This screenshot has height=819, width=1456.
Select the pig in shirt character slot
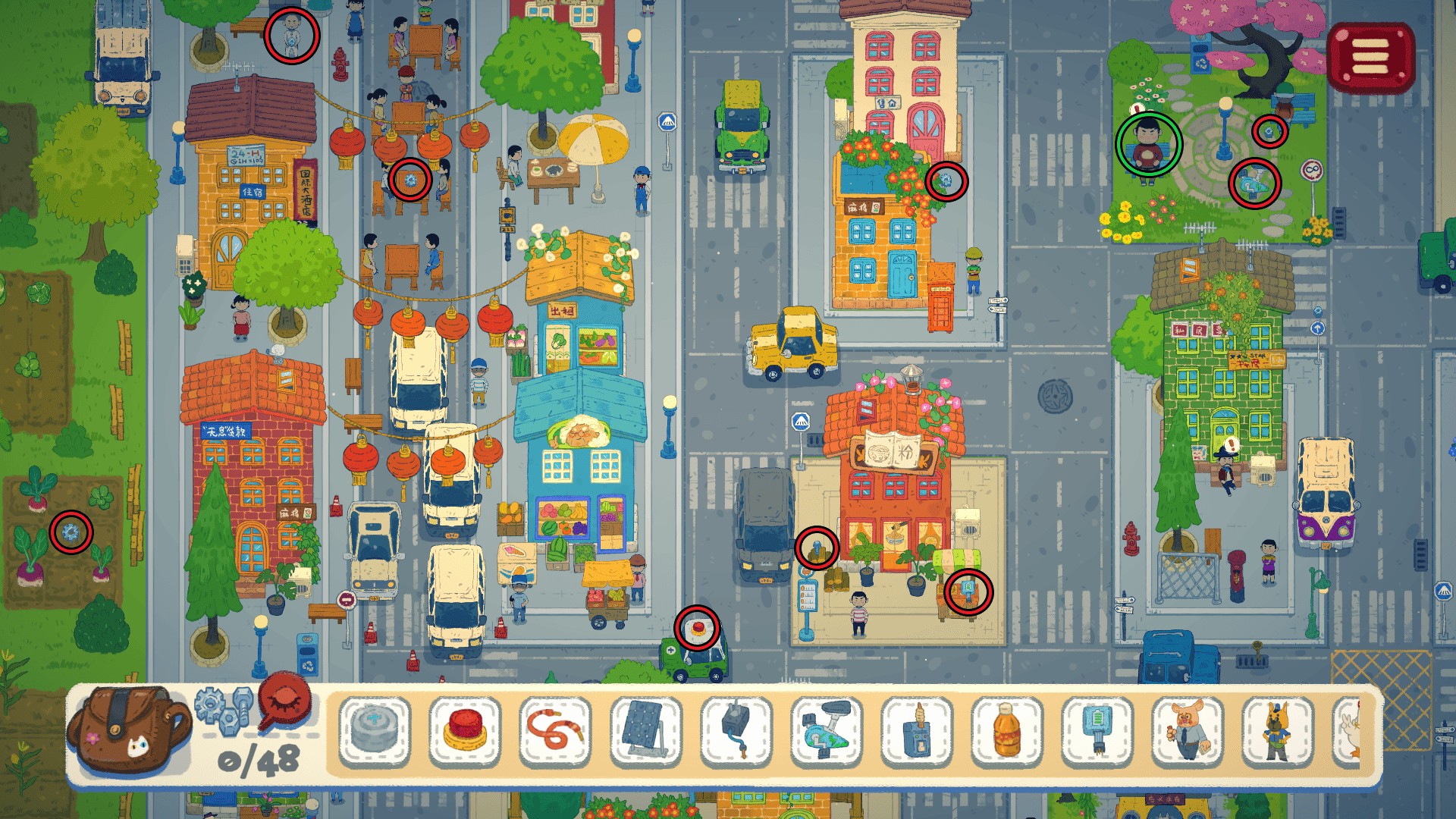click(x=1188, y=733)
